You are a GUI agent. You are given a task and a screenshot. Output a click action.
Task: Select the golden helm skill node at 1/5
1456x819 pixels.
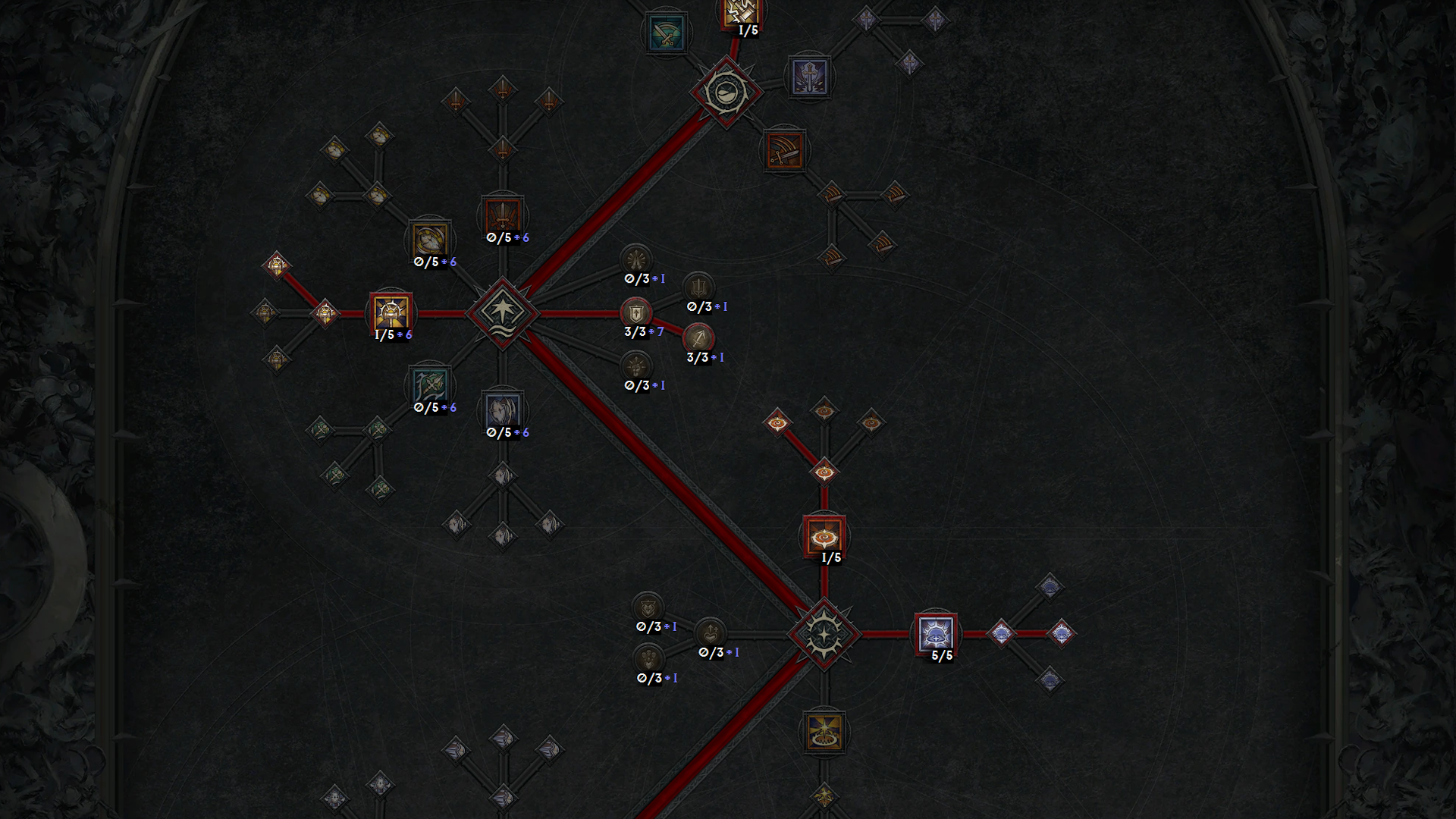tap(391, 312)
